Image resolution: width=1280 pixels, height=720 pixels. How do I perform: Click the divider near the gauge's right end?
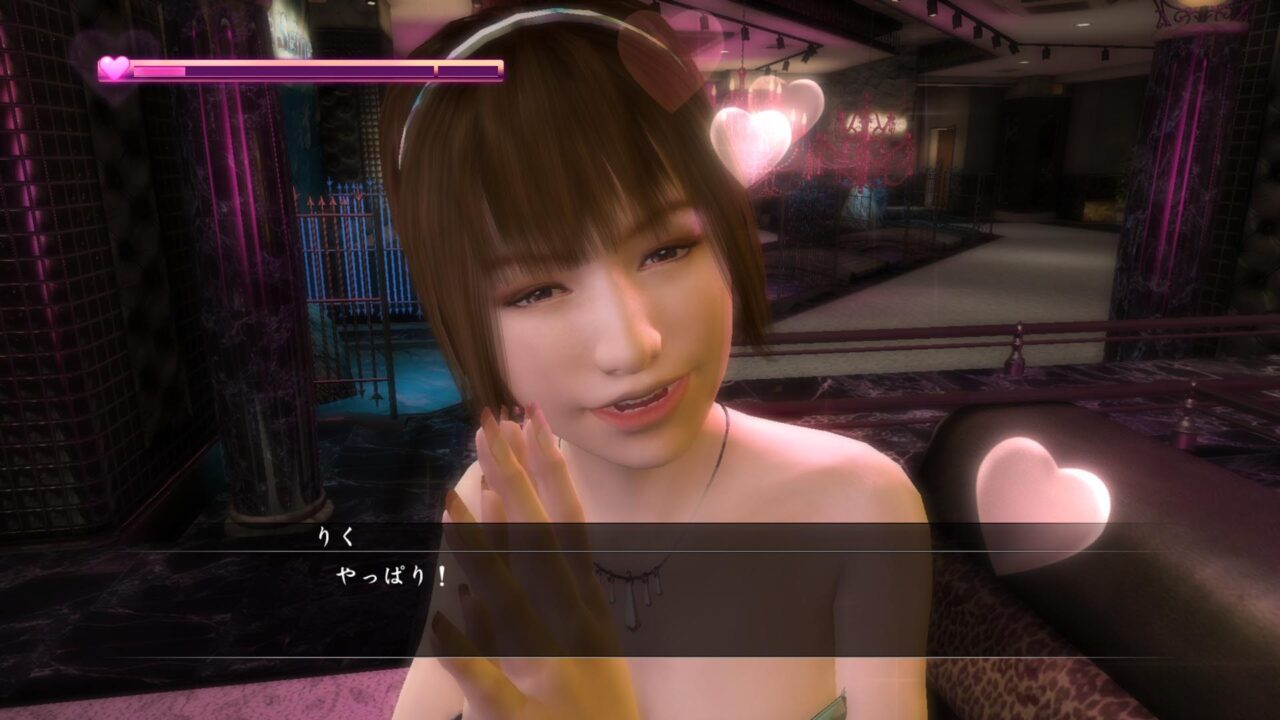click(x=435, y=69)
